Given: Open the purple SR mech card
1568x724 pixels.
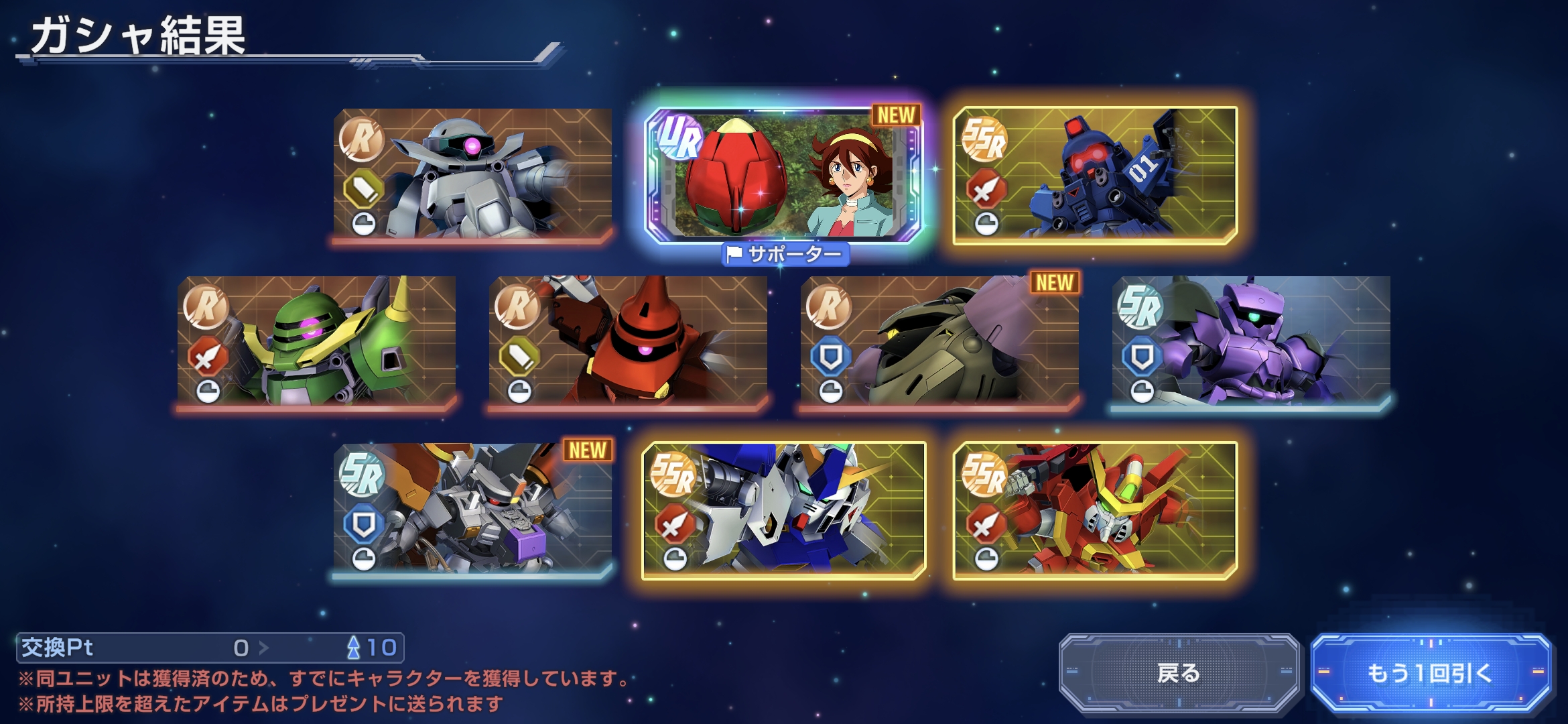Looking at the screenshot, I should (x=1250, y=341).
